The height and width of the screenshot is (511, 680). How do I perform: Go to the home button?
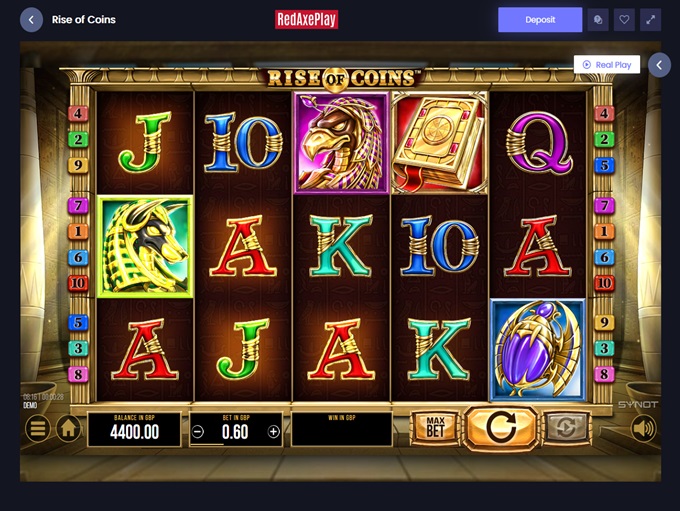(x=68, y=429)
